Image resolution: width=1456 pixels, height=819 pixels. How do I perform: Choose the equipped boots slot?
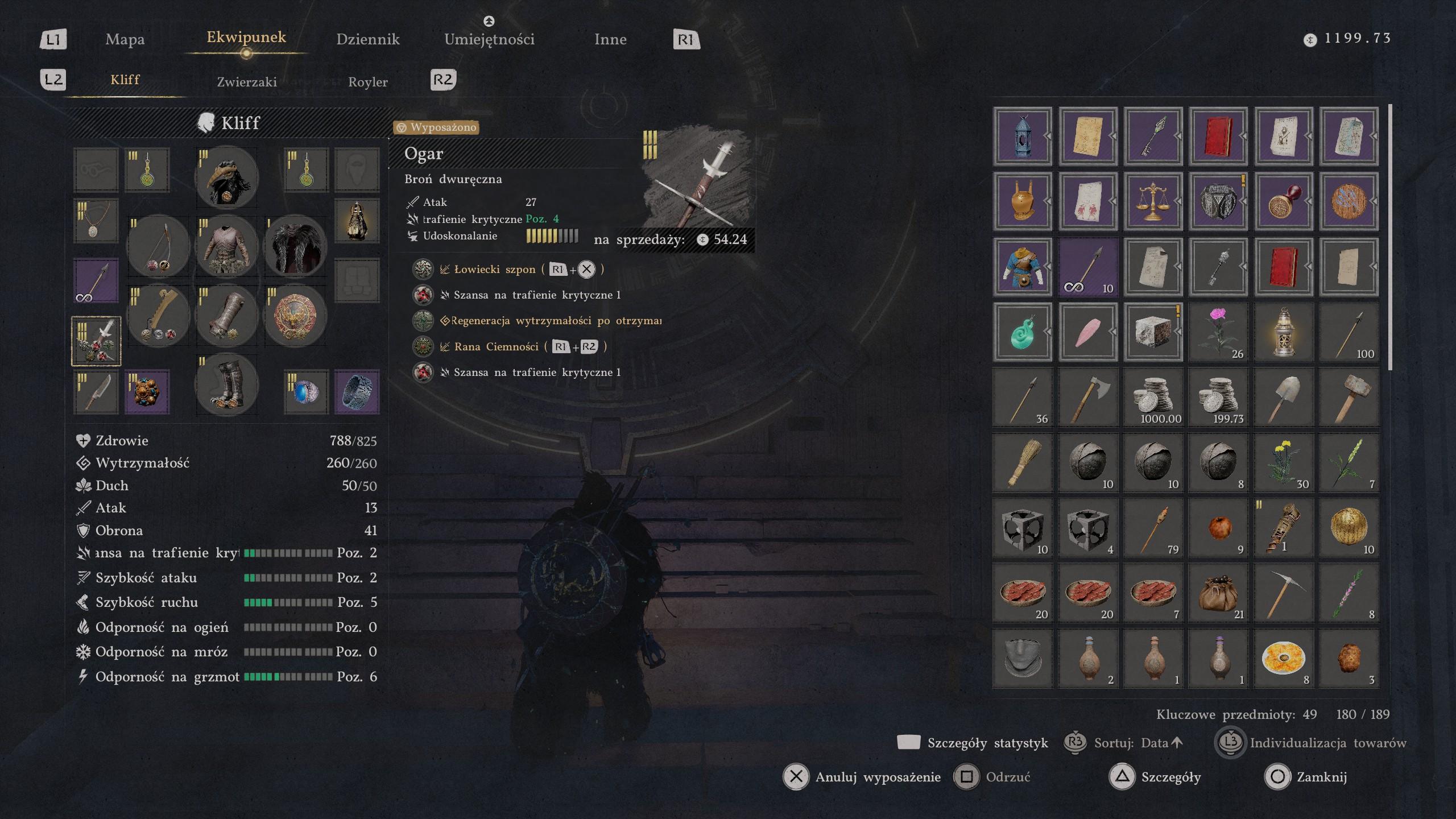pos(226,384)
